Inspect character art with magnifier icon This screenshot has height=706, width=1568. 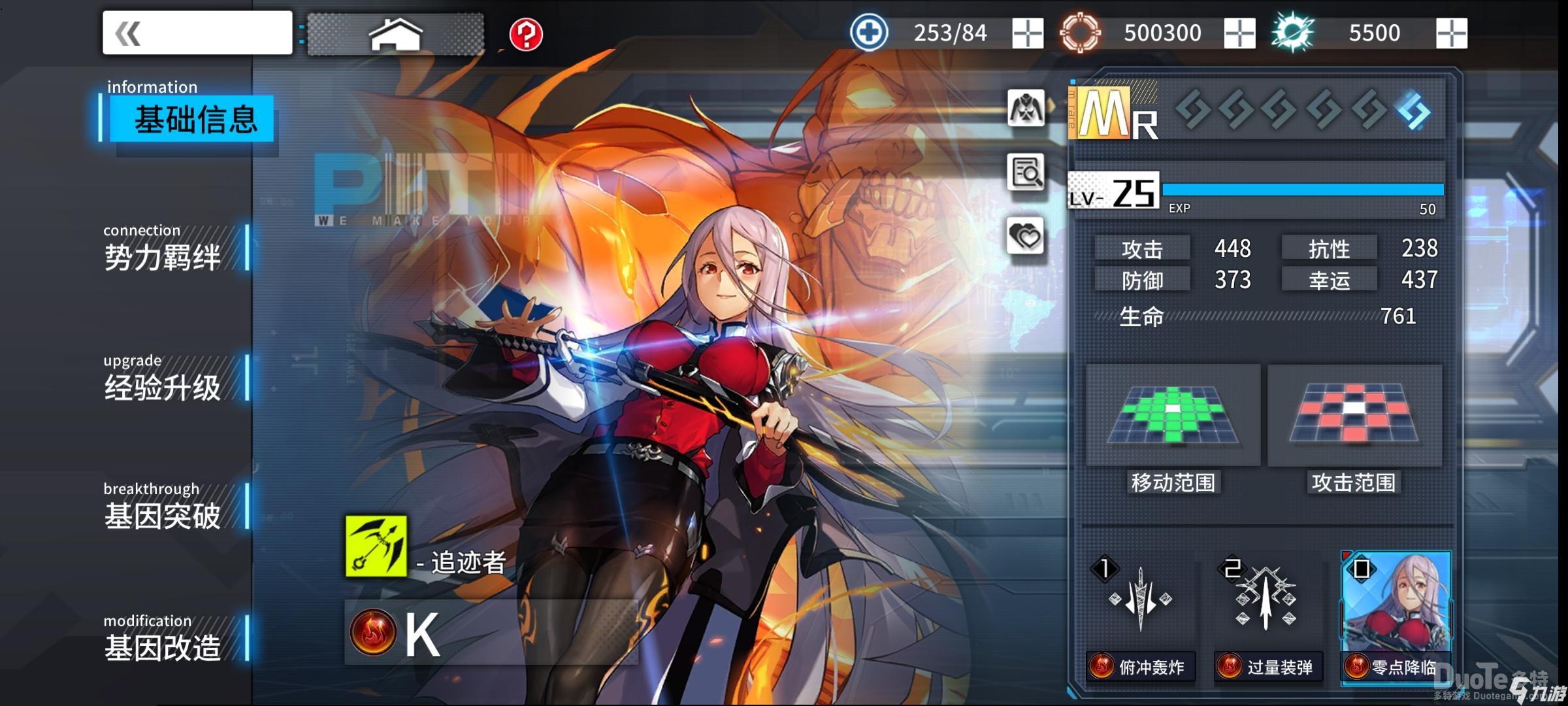(x=1026, y=173)
